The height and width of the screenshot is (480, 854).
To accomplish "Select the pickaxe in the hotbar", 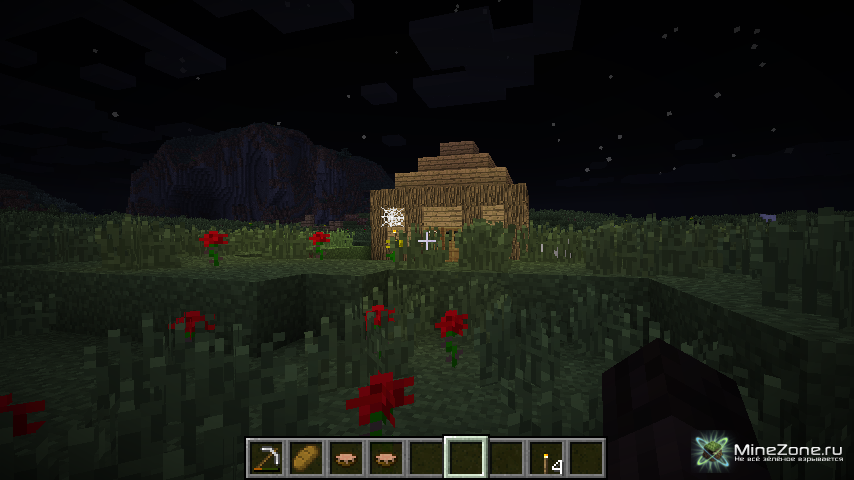I will [x=265, y=458].
